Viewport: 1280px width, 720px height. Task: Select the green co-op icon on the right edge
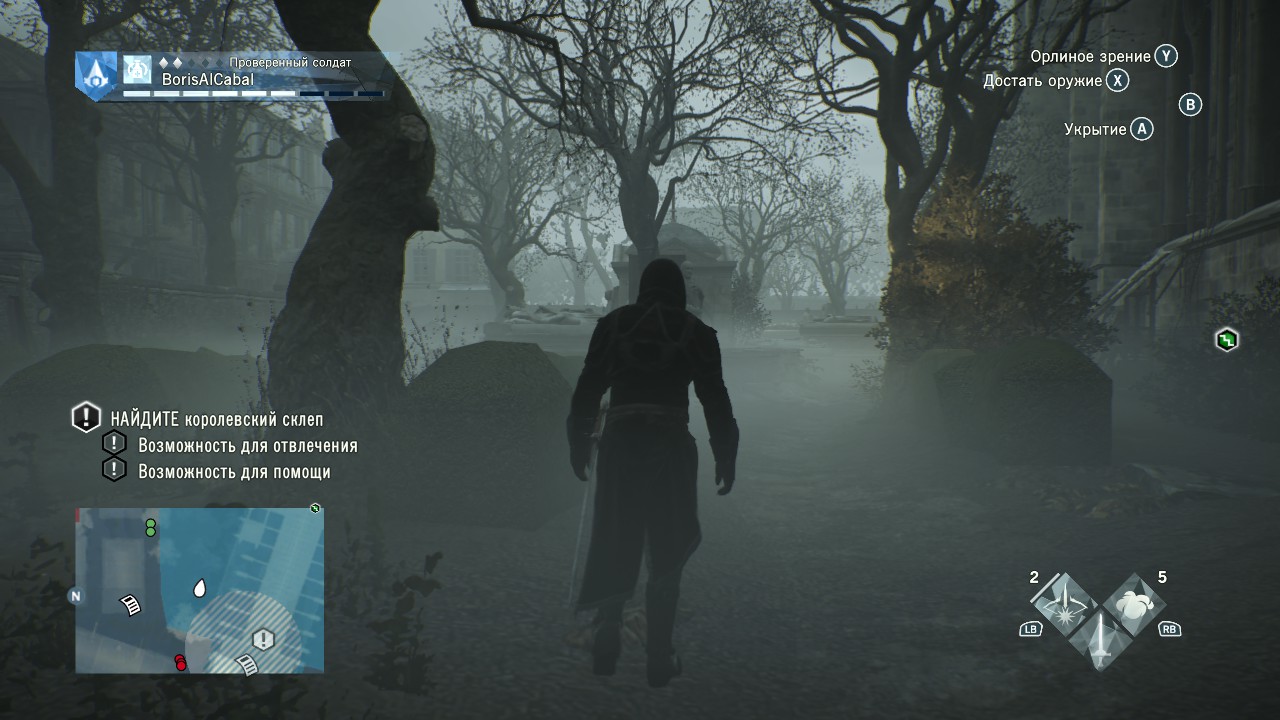[x=1225, y=340]
